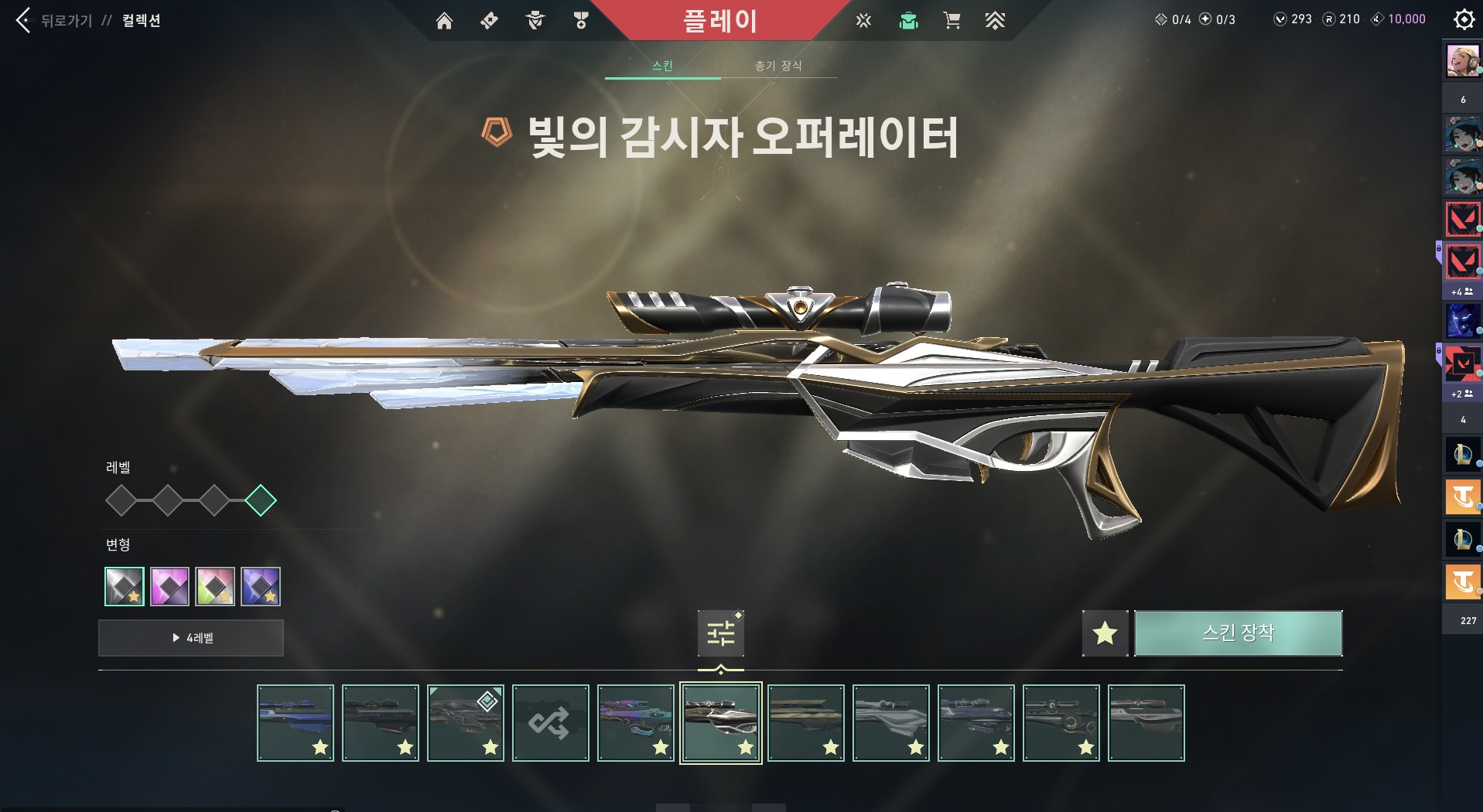The height and width of the screenshot is (812, 1483).
Task: Open the blonde friend avatar at top
Action: pos(1462,61)
